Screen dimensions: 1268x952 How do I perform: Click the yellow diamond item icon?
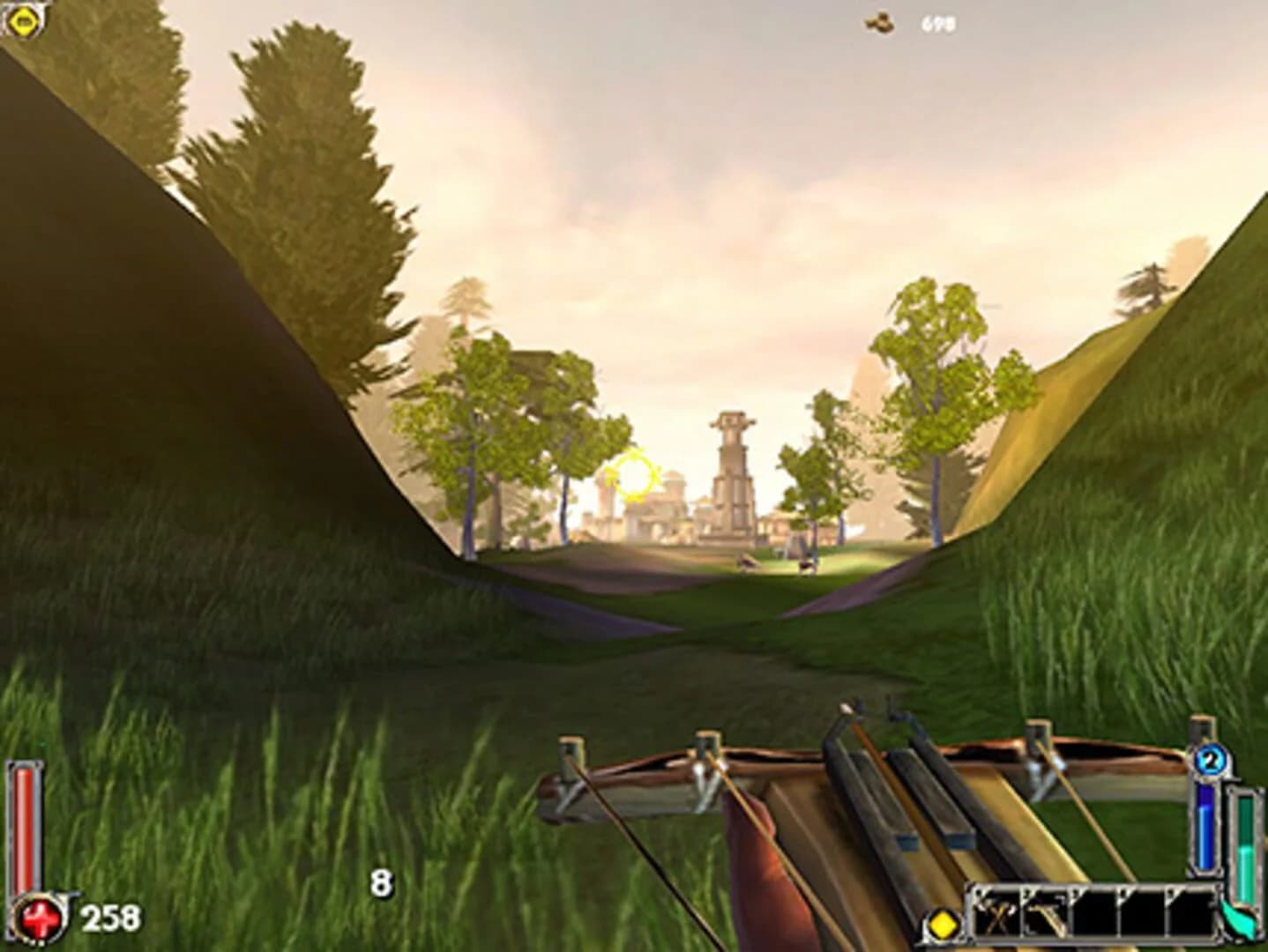[943, 923]
